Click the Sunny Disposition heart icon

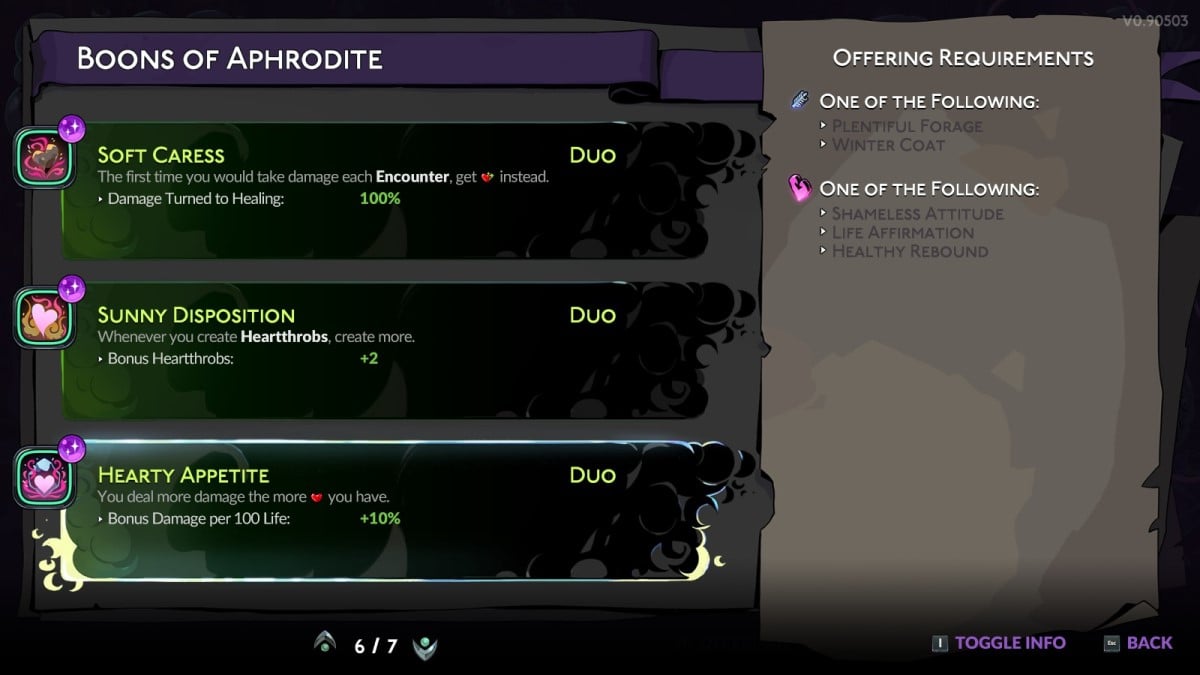[x=42, y=318]
